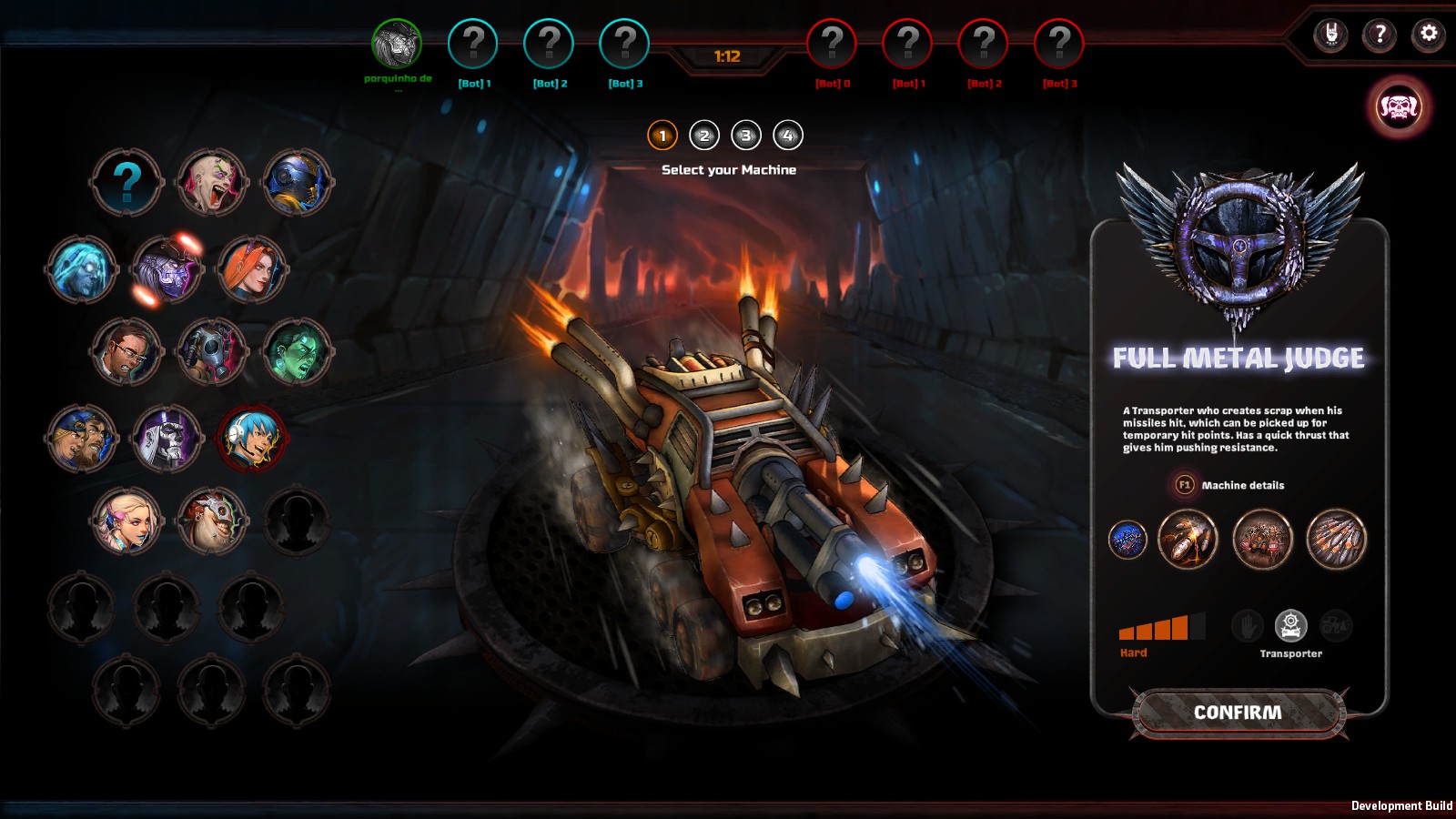
Task: Open the [Bot] 1 teammate slot
Action: tap(471, 41)
